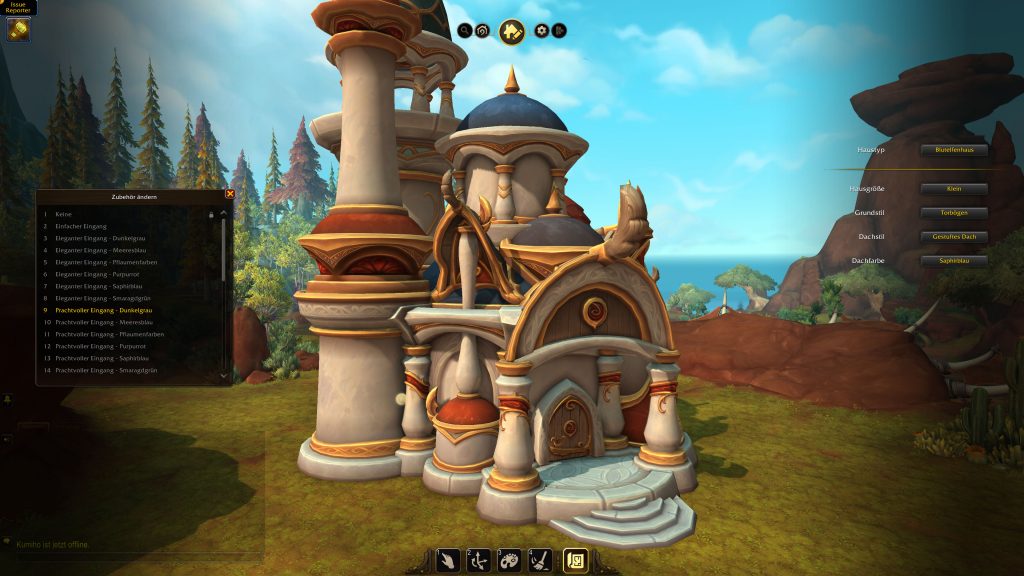
Task: Open the Issue Reporter hammer button
Action: pyautogui.click(x=18, y=29)
